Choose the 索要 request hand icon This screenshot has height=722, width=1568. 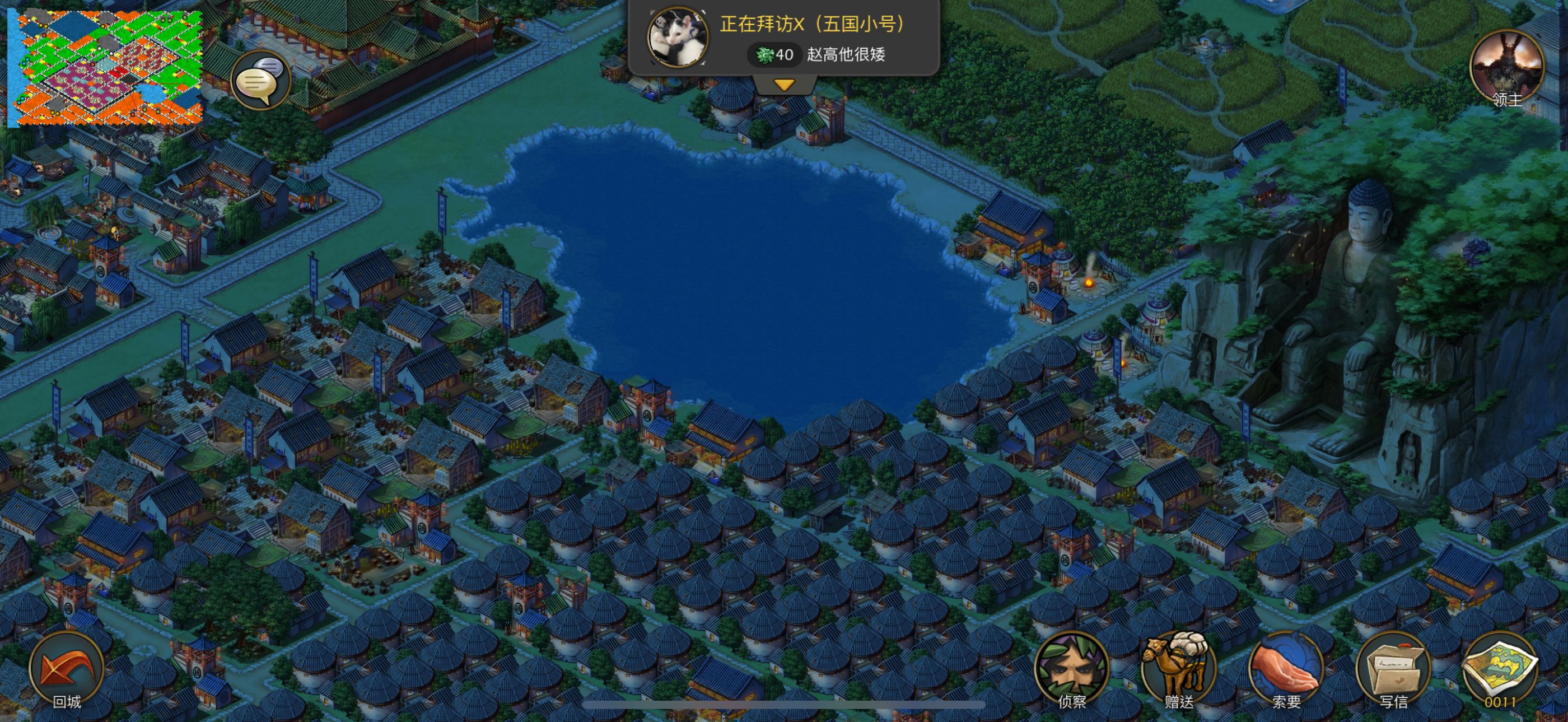pyautogui.click(x=1286, y=669)
